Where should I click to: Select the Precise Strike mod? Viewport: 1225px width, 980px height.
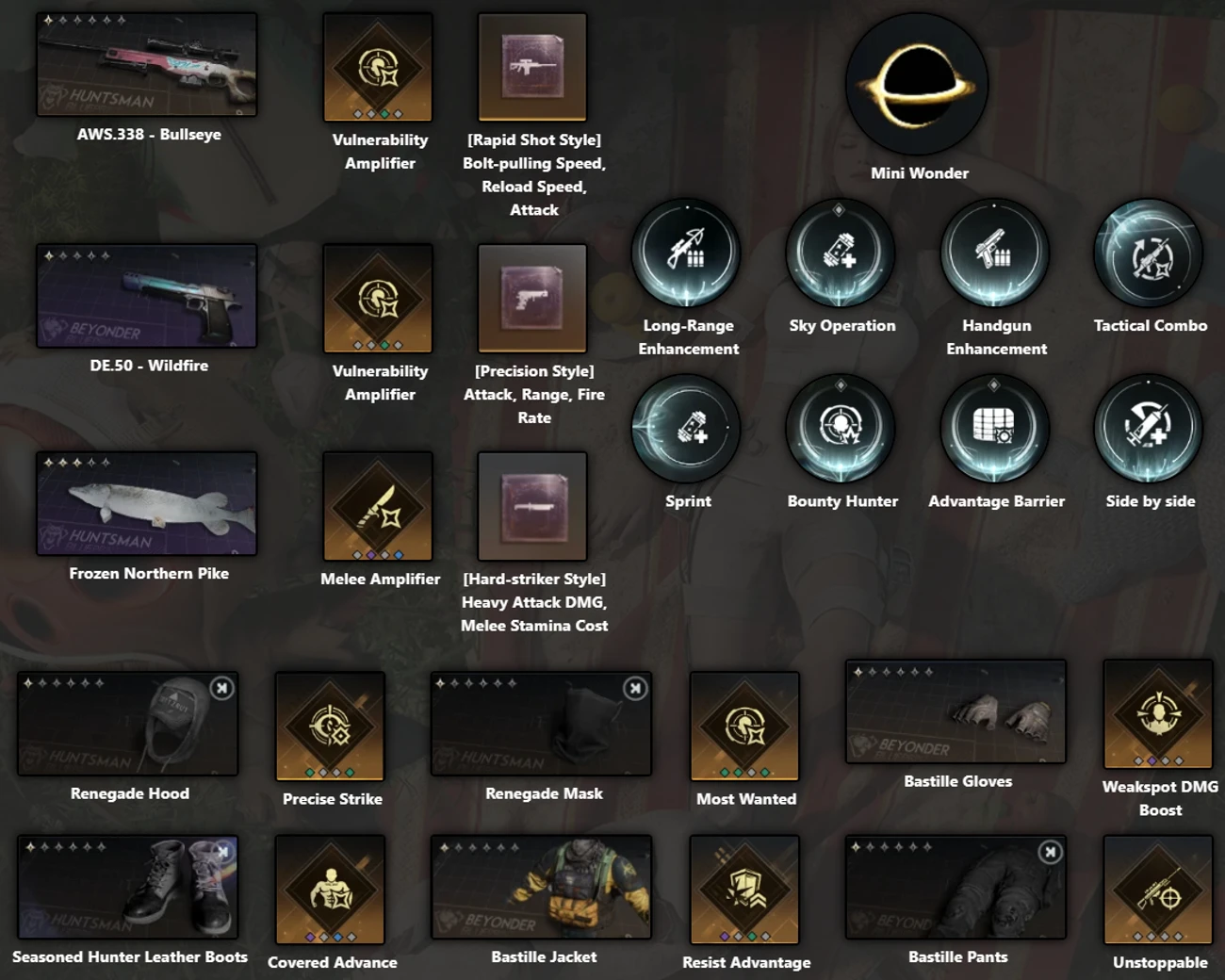tap(331, 726)
